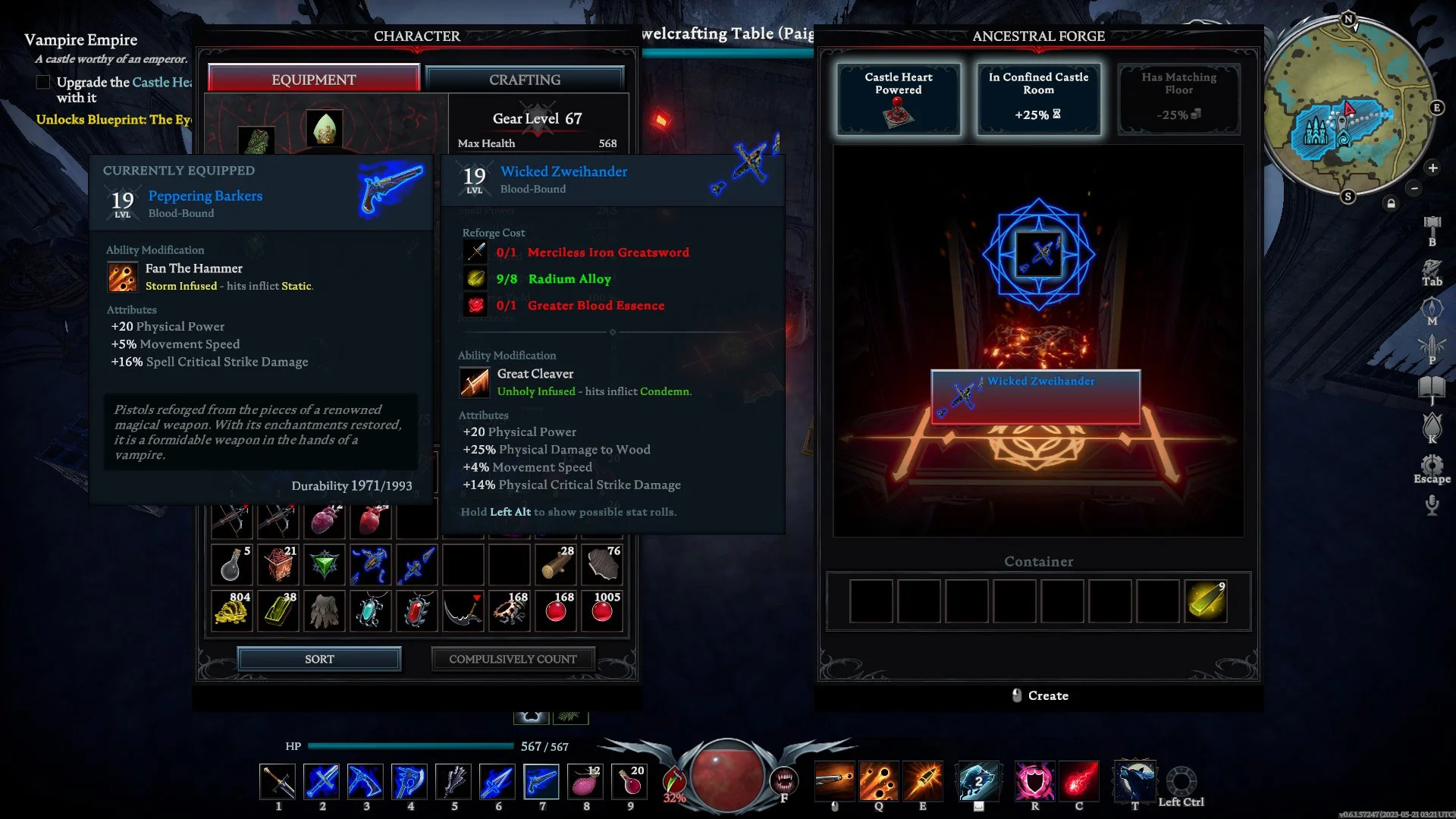
Task: Select the red potion hotbar slot
Action: [630, 781]
